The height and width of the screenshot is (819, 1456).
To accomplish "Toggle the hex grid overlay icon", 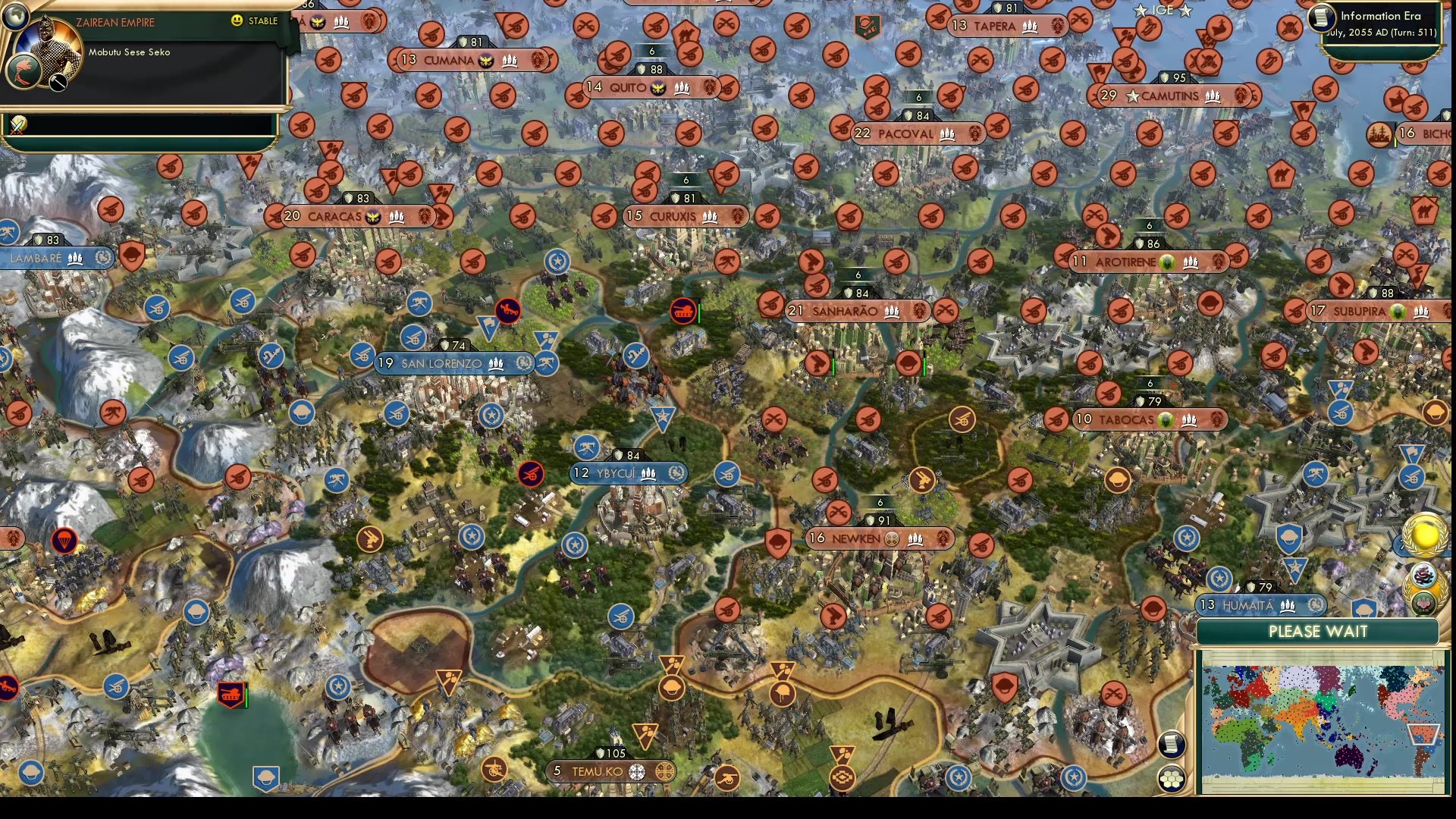I will pos(1172,777).
